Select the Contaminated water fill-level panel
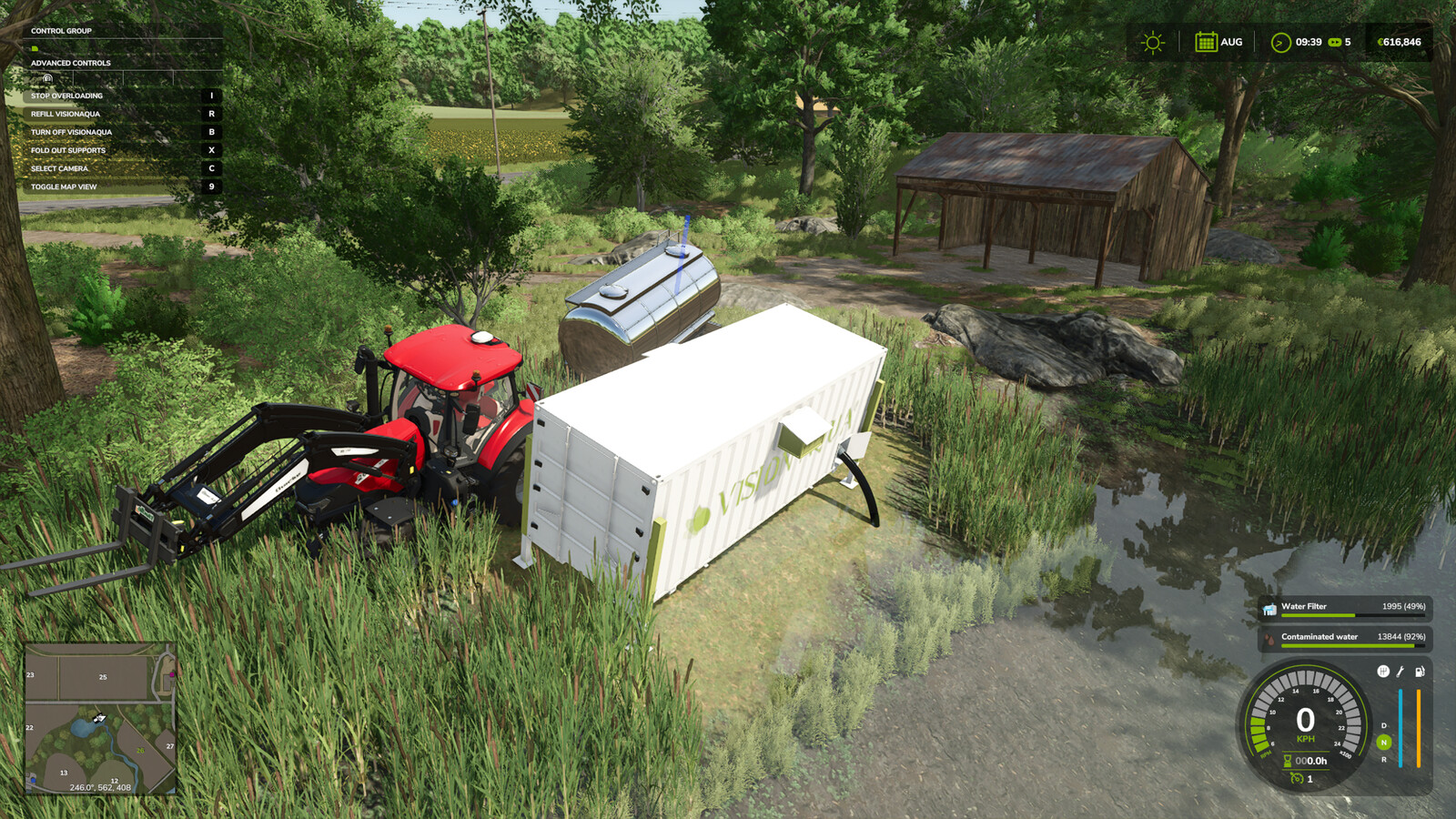Viewport: 1456px width, 819px height. point(1344,639)
